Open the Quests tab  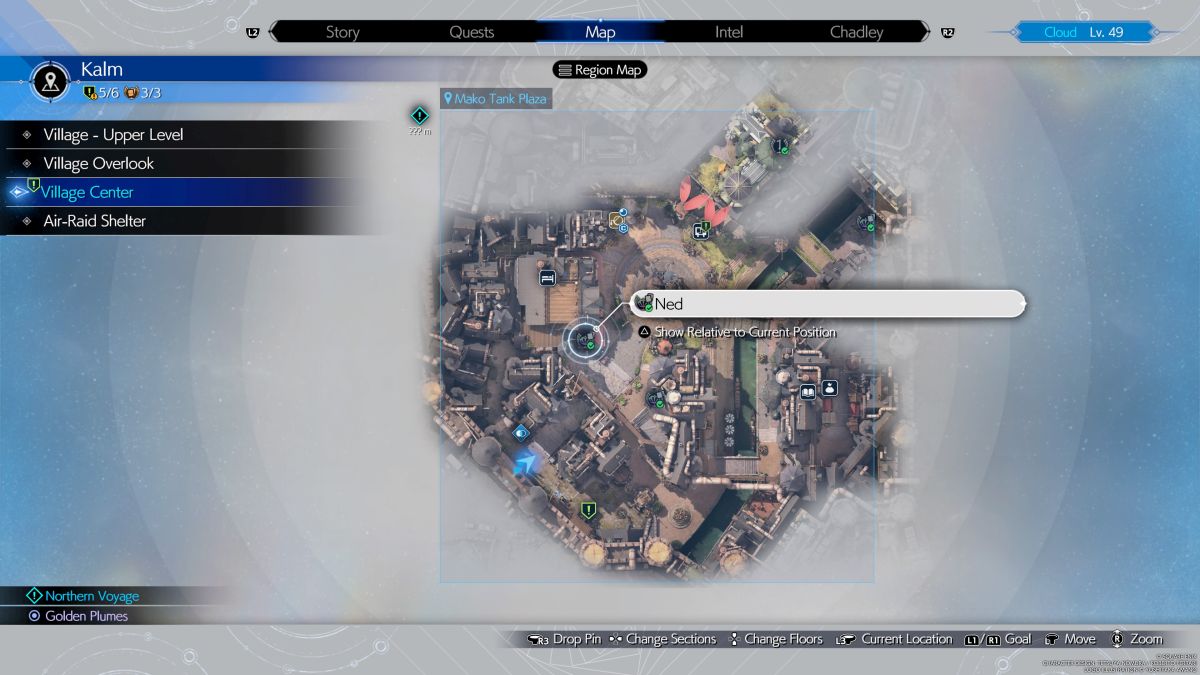pos(471,32)
